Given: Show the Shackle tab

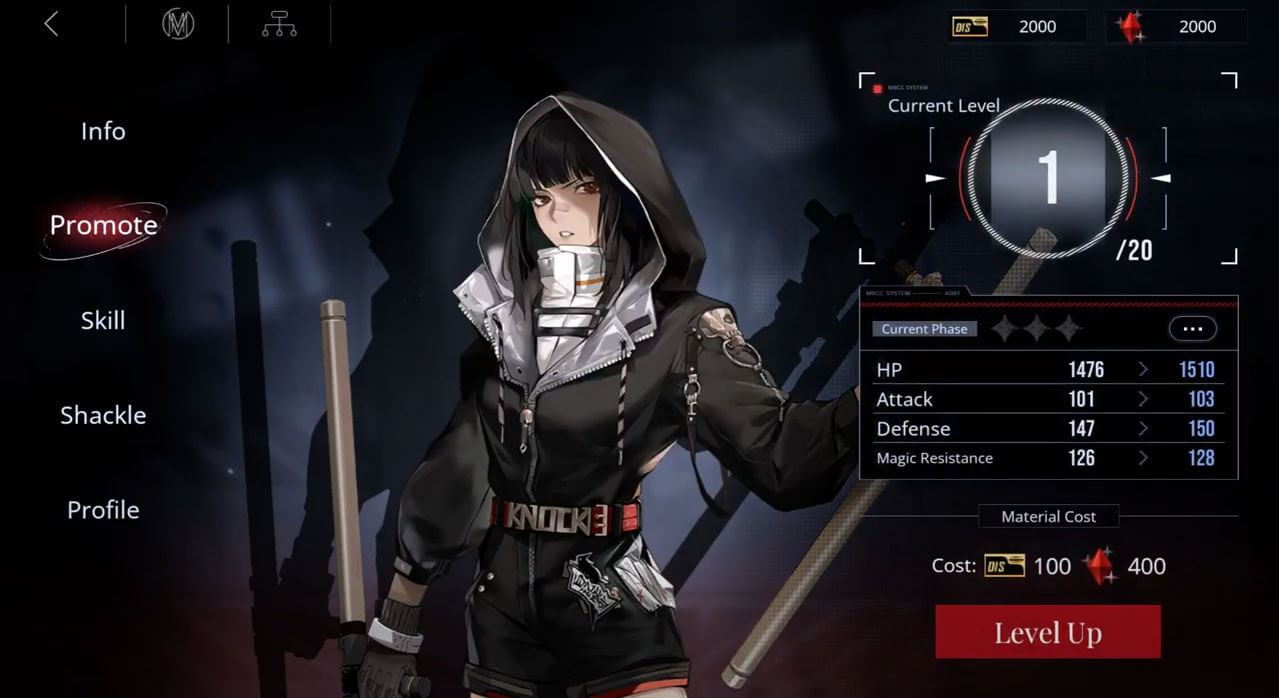Looking at the screenshot, I should pos(103,415).
